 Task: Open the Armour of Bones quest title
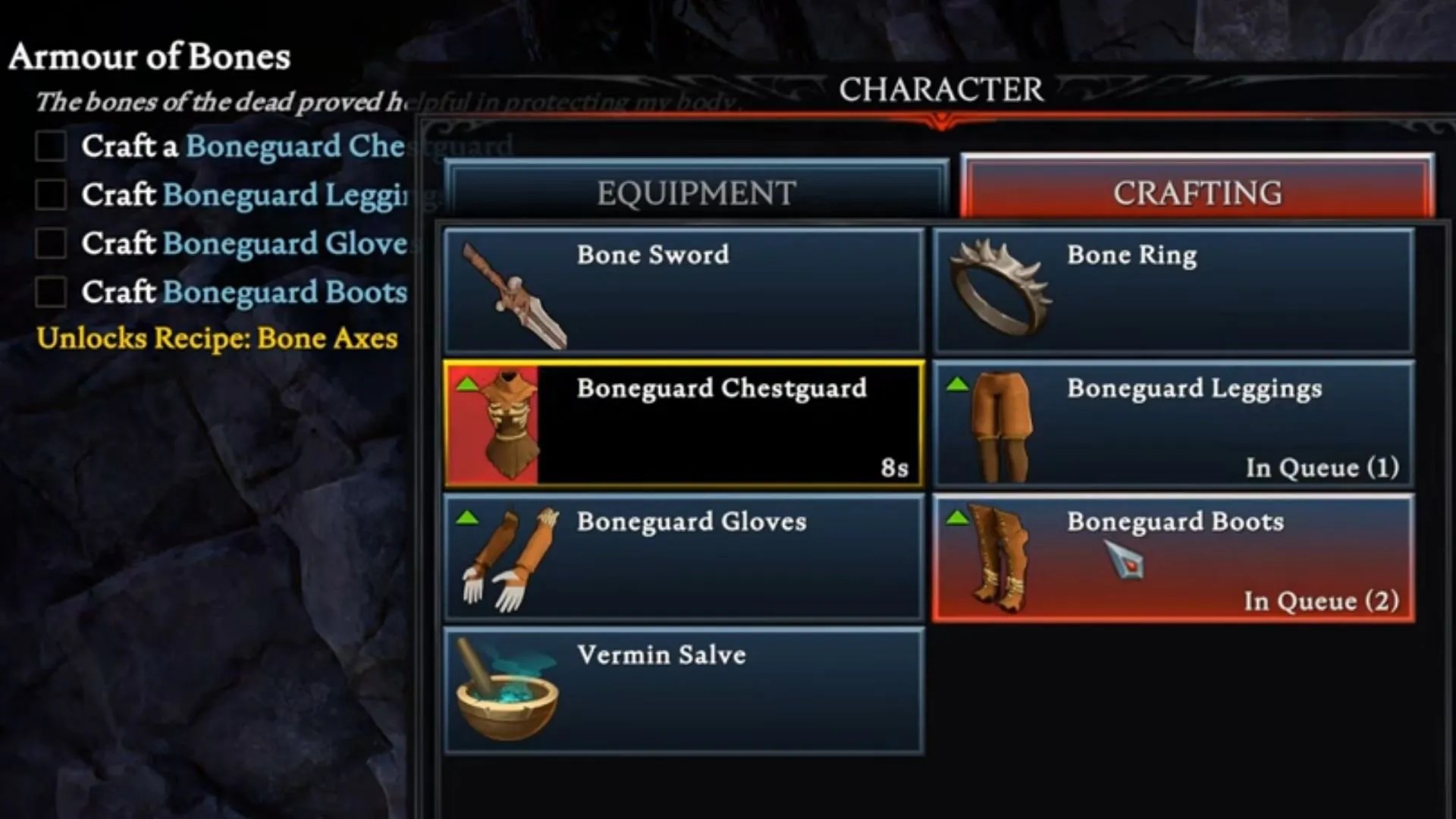(x=150, y=56)
